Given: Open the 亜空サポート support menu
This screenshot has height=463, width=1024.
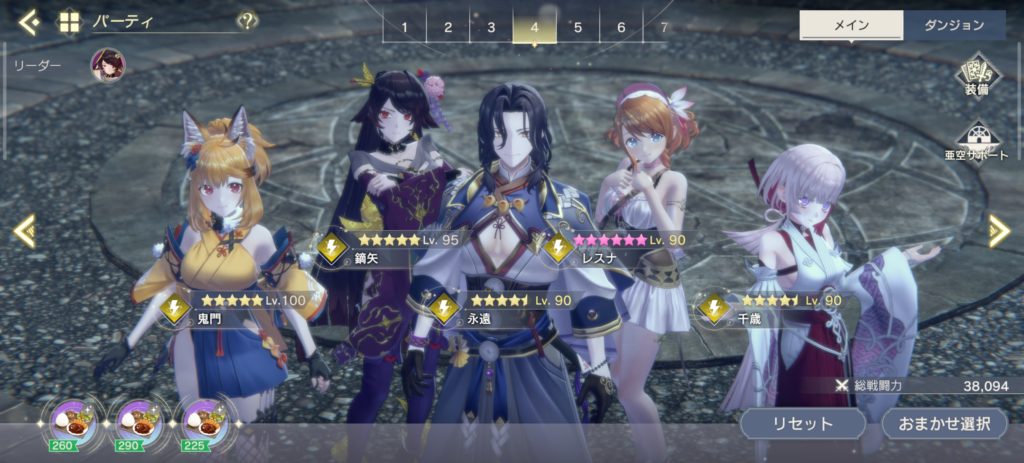Looking at the screenshot, I should 976,143.
